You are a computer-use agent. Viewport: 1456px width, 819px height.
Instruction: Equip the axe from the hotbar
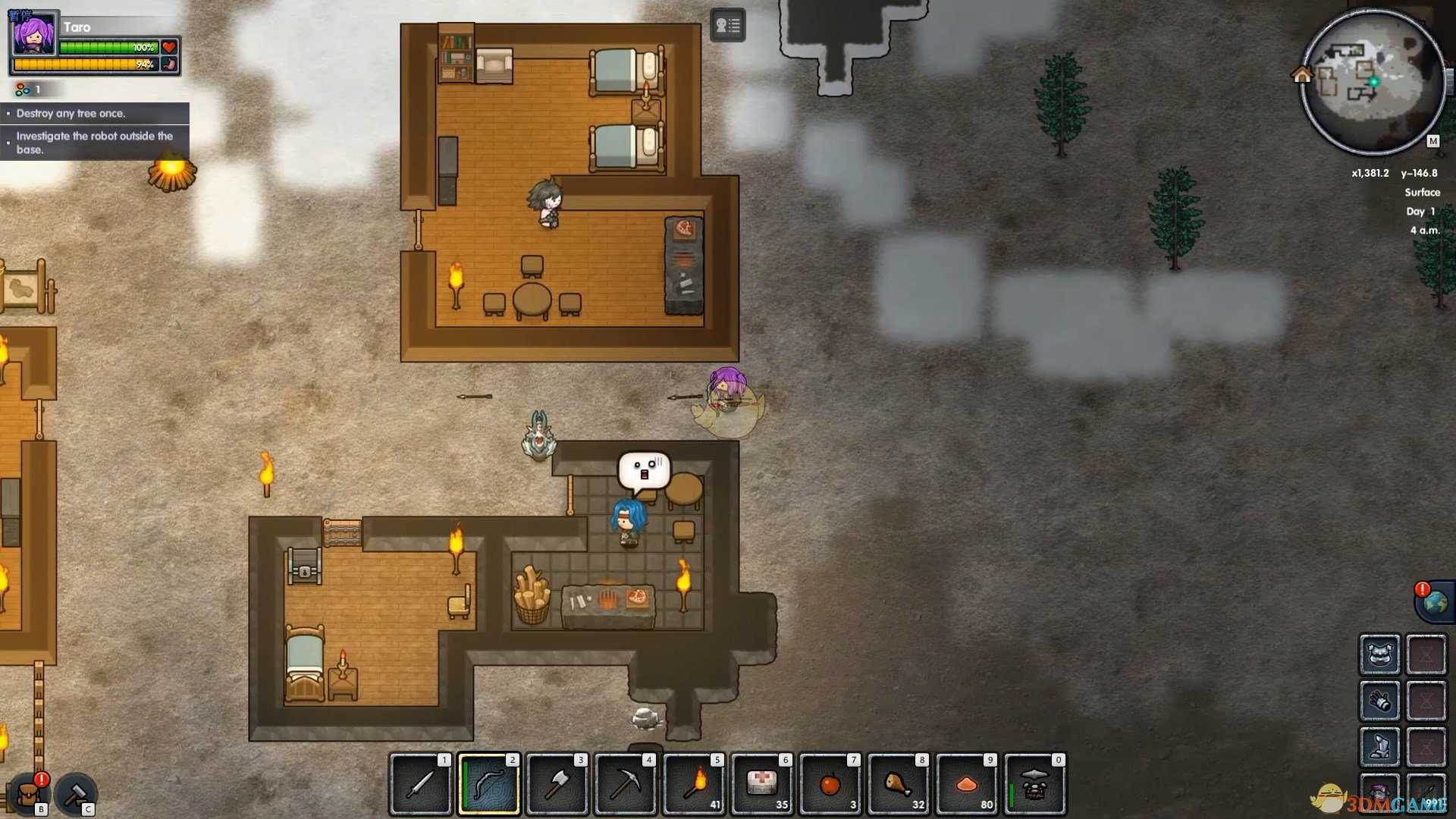[557, 785]
